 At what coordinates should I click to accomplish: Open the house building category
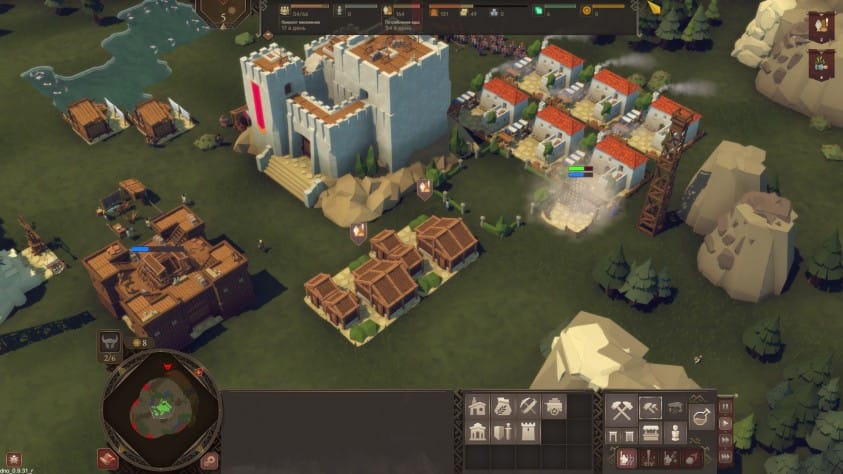pyautogui.click(x=478, y=407)
